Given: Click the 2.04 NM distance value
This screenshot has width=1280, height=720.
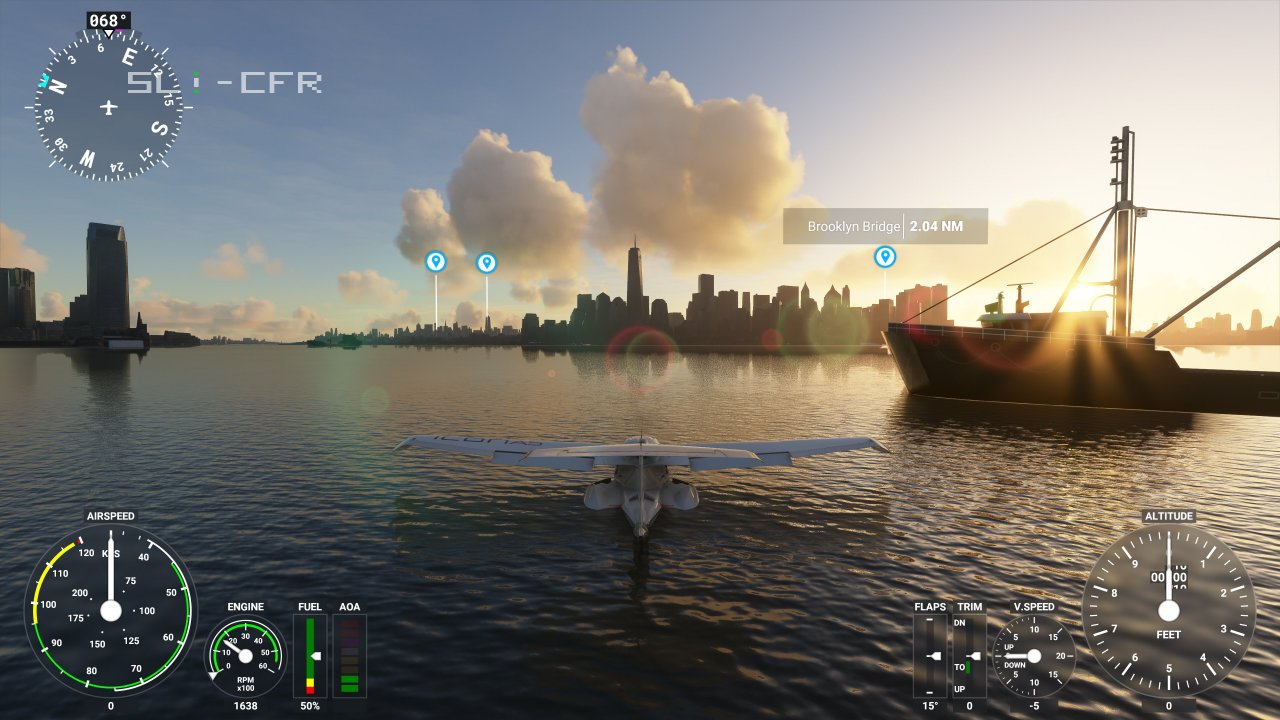Looking at the screenshot, I should pyautogui.click(x=938, y=226).
